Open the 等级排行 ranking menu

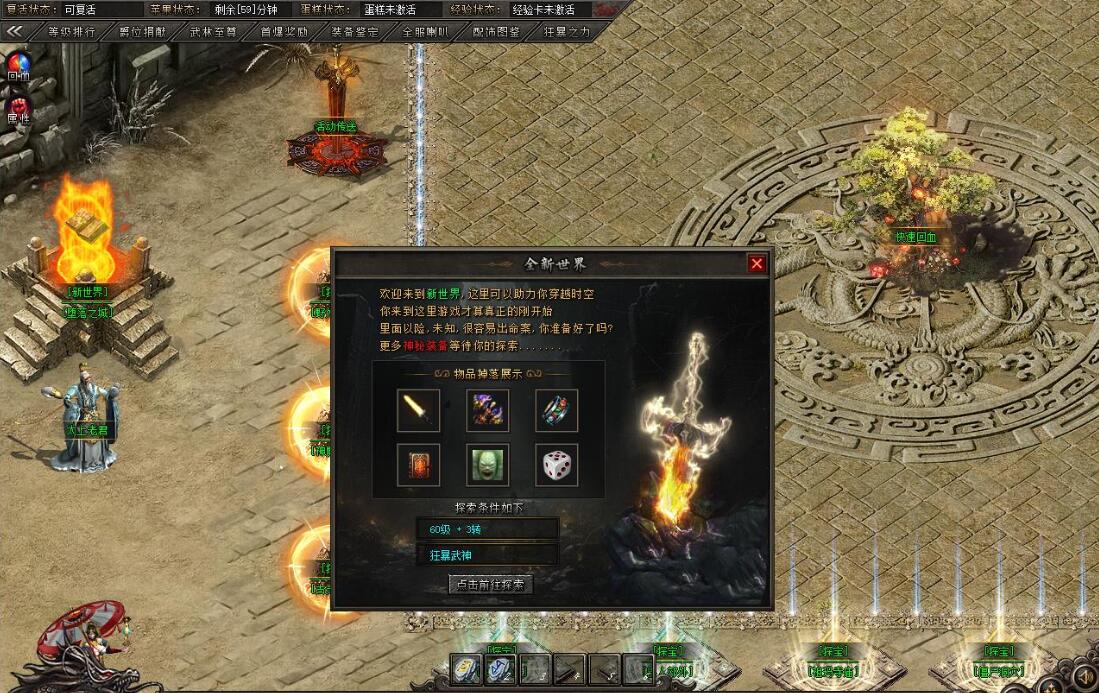(72, 31)
